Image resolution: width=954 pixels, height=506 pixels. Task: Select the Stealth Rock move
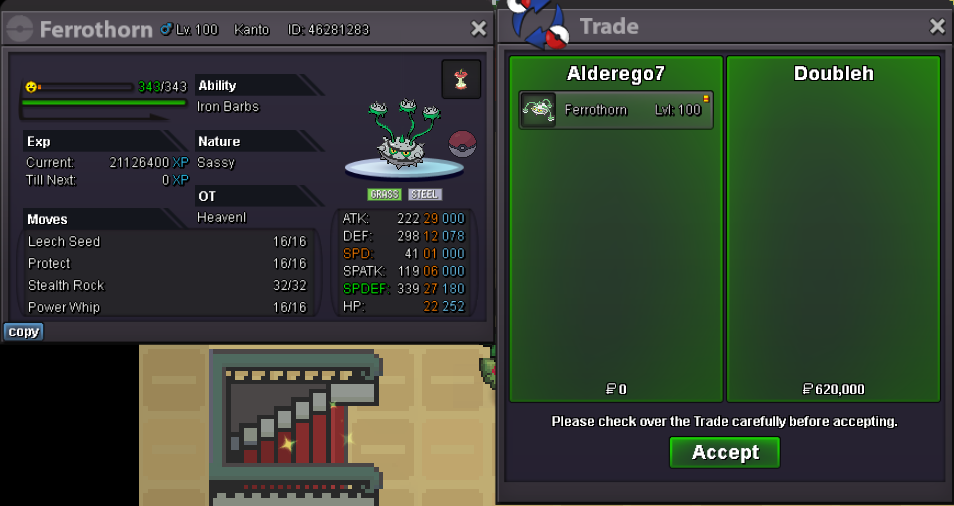(167, 286)
